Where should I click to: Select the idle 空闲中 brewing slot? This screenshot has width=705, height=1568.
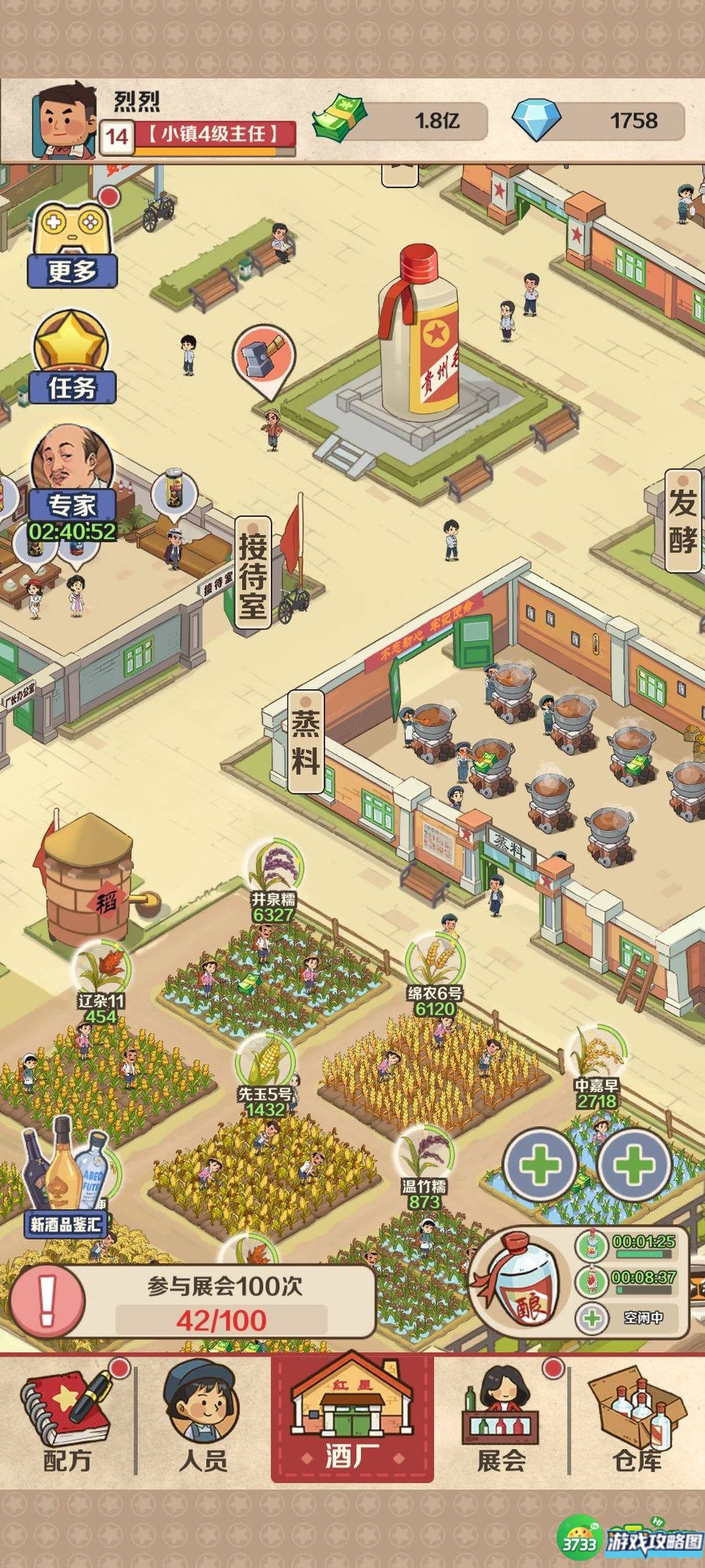[630, 1318]
